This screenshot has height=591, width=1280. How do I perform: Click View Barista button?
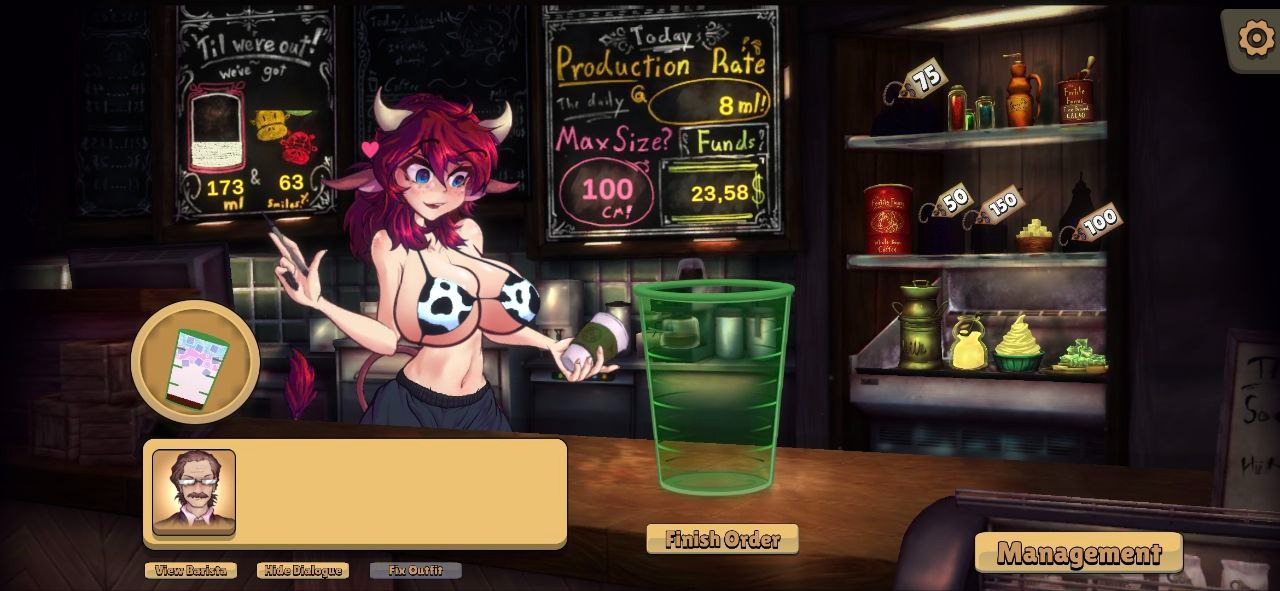coord(191,570)
